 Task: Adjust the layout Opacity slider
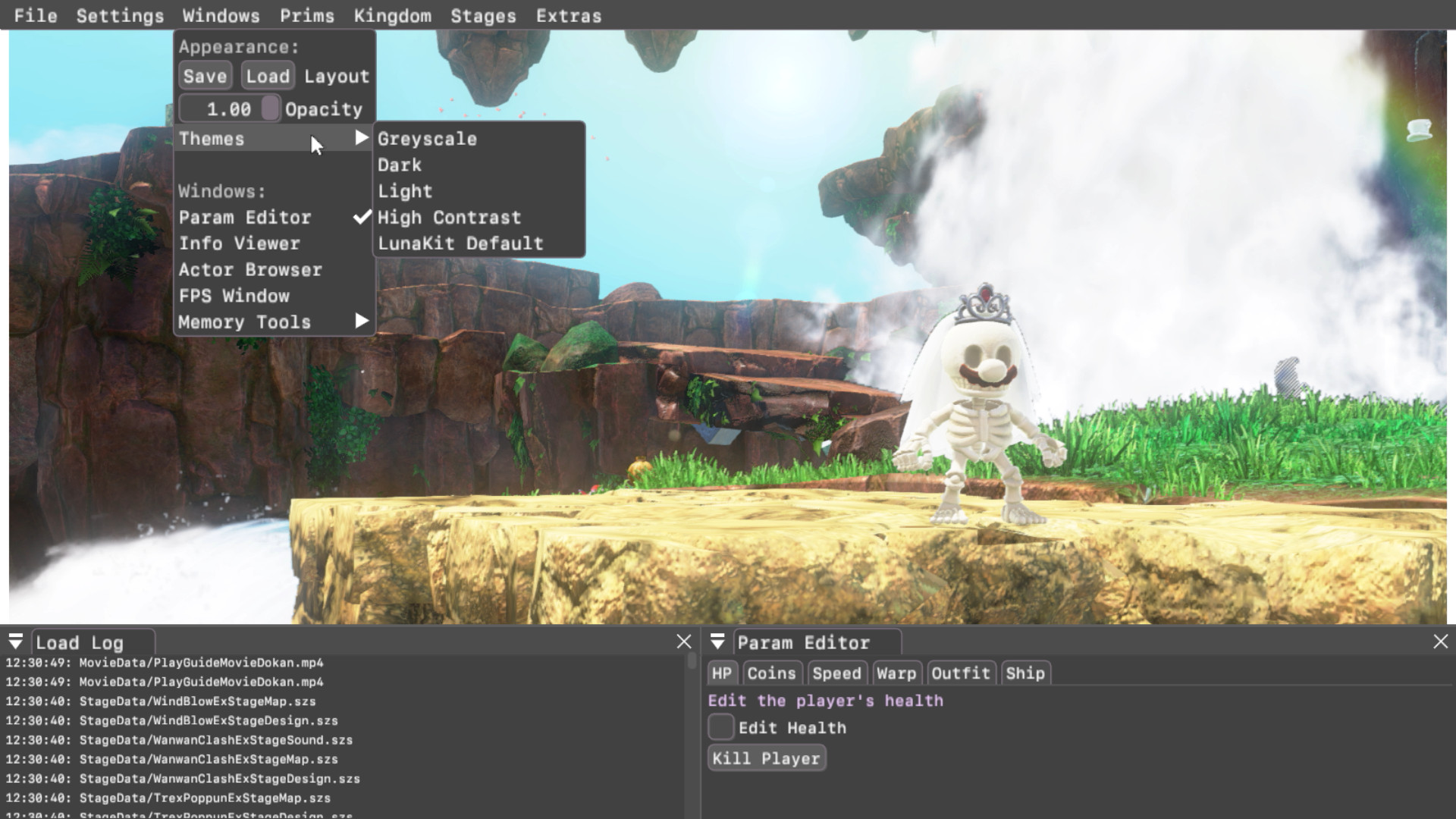point(270,108)
